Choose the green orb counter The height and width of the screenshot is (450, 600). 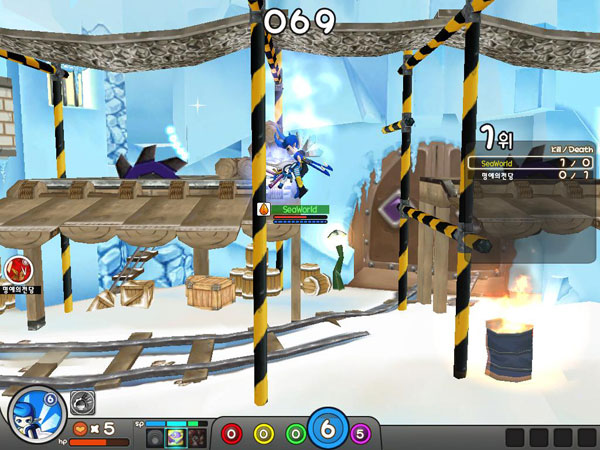pyautogui.click(x=295, y=434)
